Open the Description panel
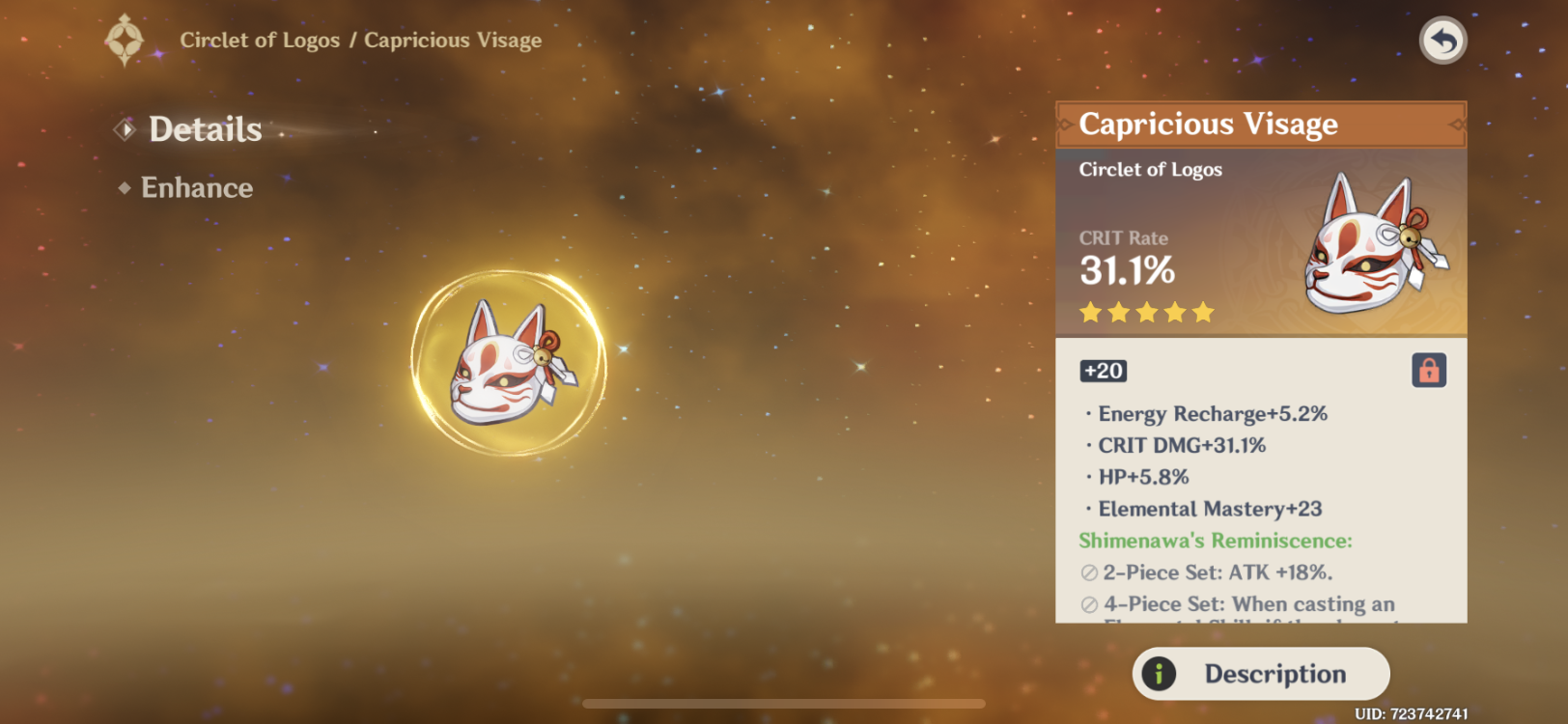1568x724 pixels. (1260, 674)
